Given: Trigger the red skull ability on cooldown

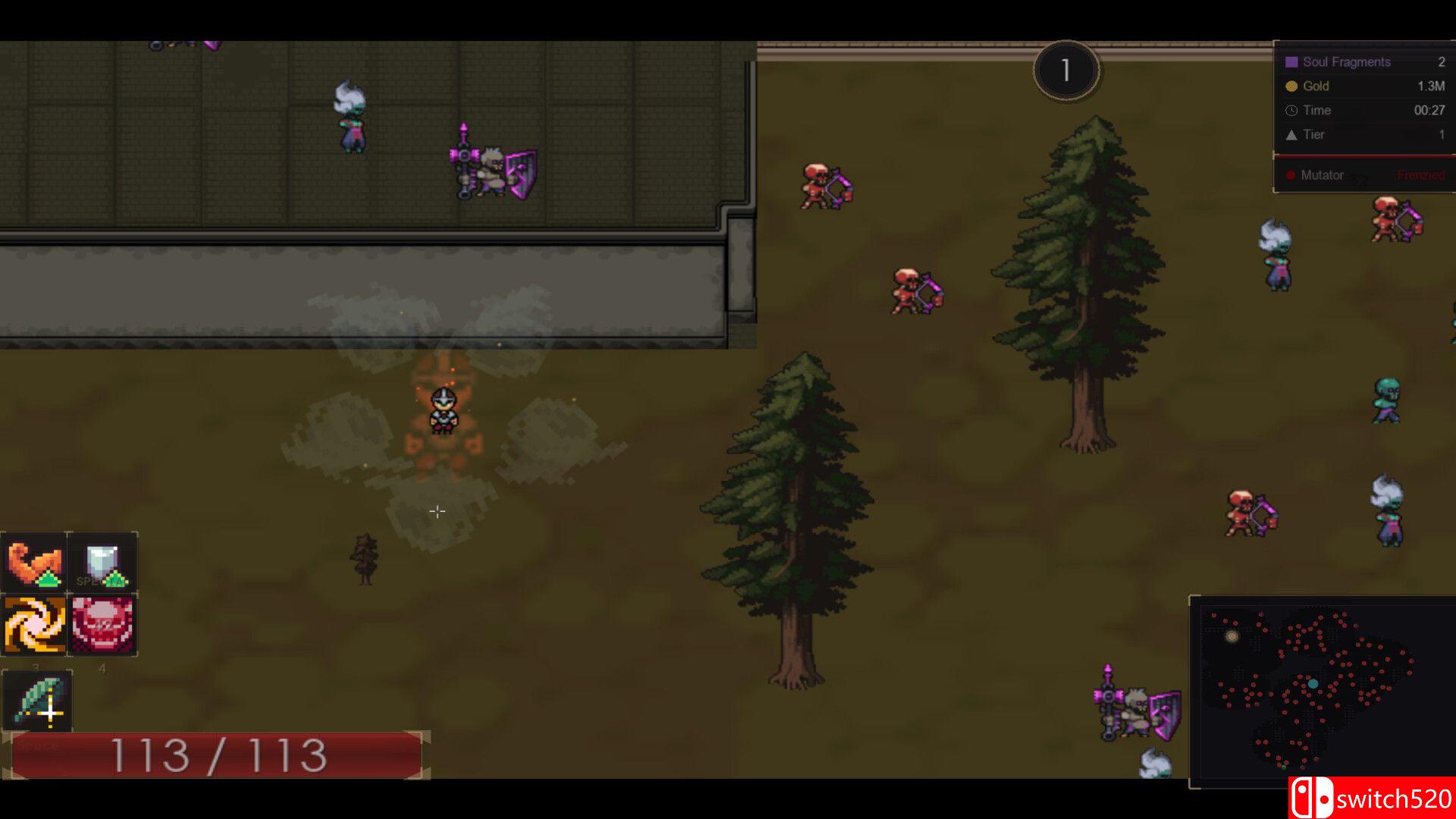Looking at the screenshot, I should pyautogui.click(x=102, y=626).
